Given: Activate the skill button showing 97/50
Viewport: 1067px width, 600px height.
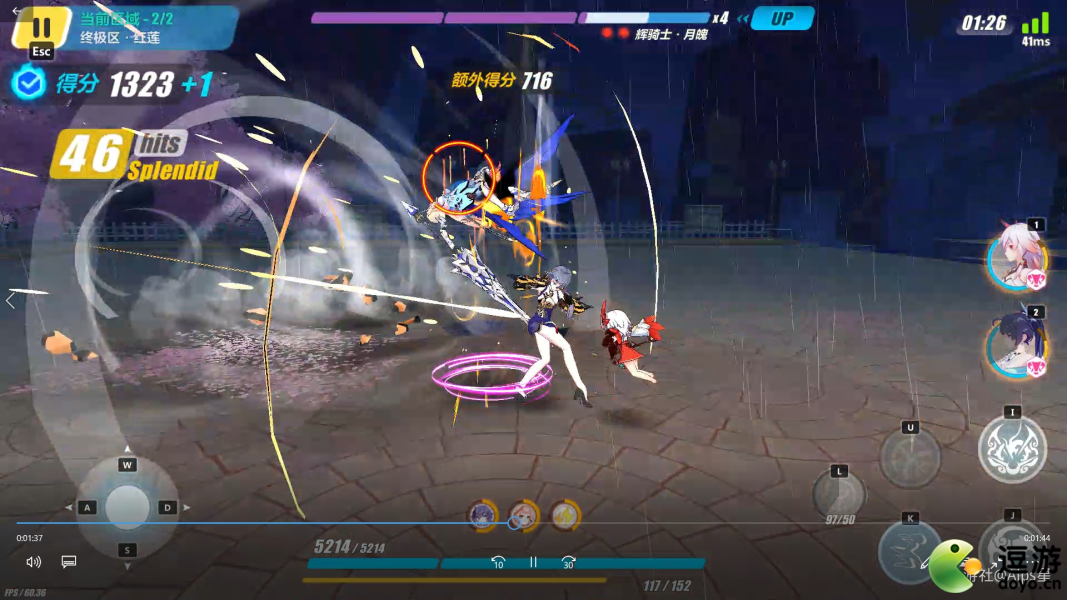Looking at the screenshot, I should click(838, 494).
